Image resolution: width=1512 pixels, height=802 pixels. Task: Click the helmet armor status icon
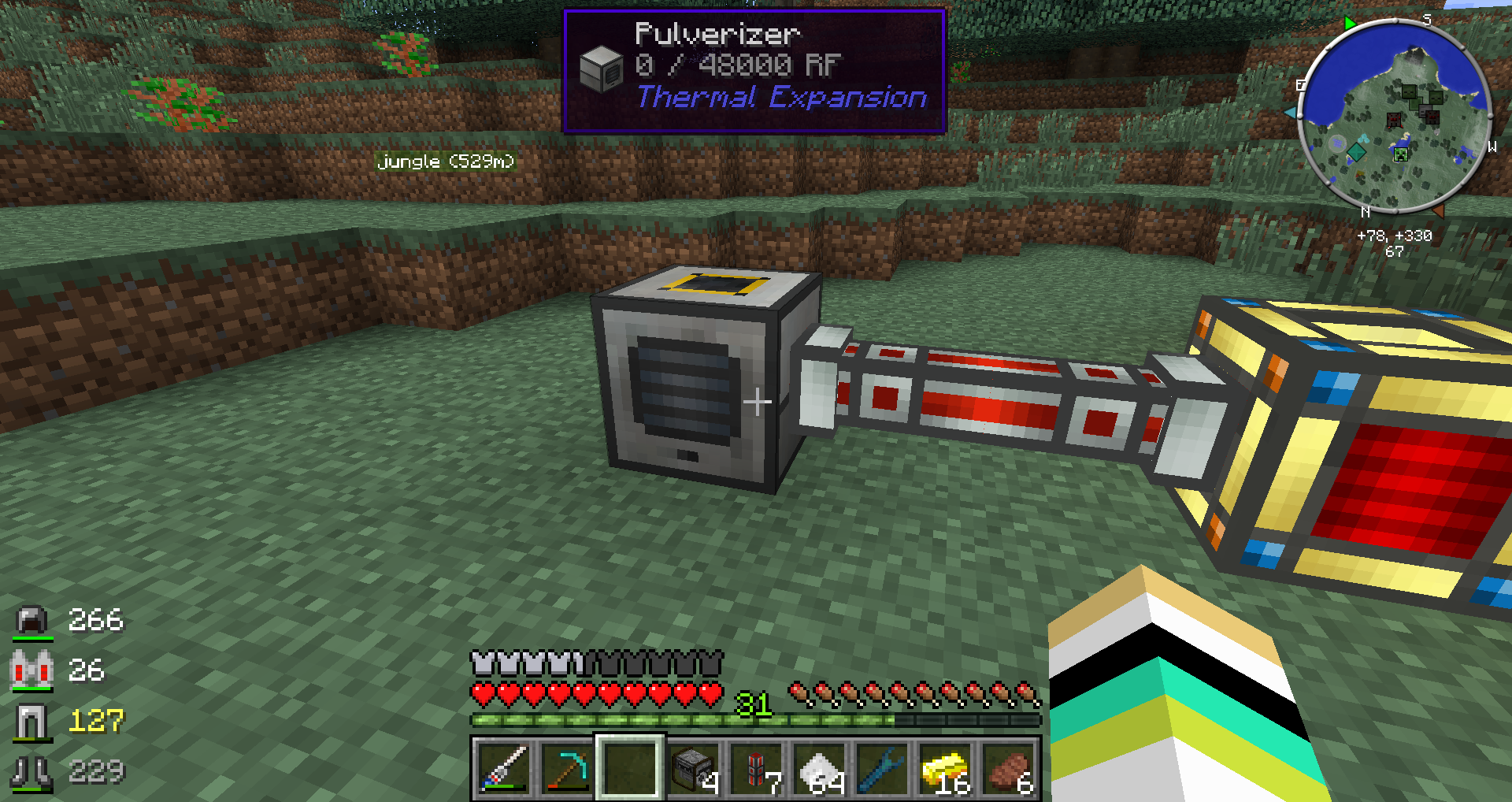[x=31, y=621]
